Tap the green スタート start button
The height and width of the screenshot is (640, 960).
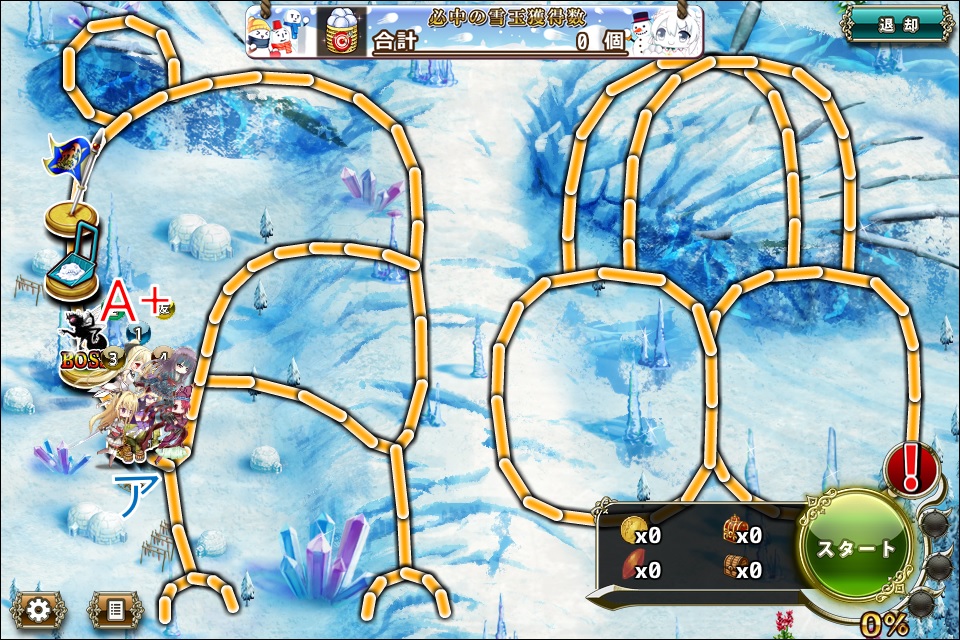[858, 548]
